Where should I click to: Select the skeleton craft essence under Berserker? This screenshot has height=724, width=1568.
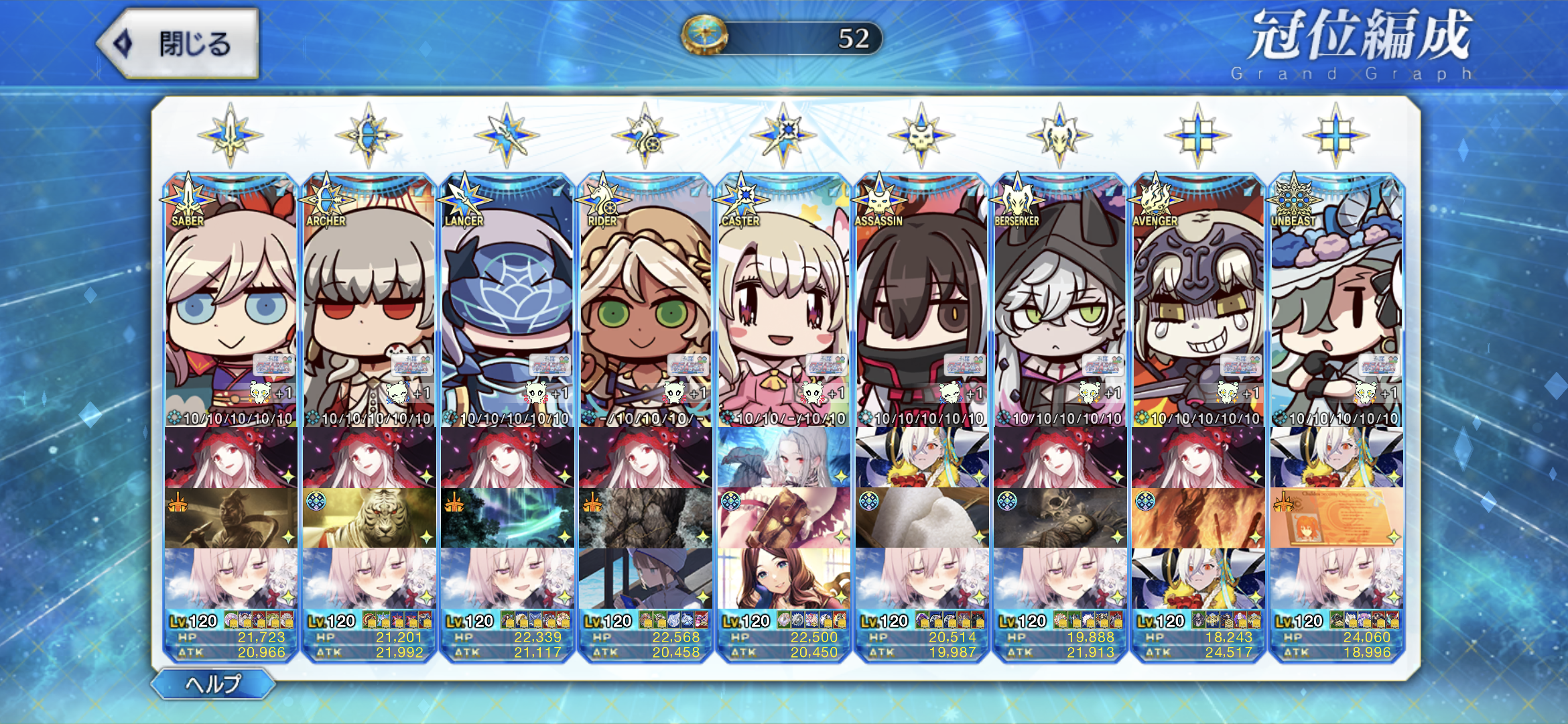[x=1059, y=518]
